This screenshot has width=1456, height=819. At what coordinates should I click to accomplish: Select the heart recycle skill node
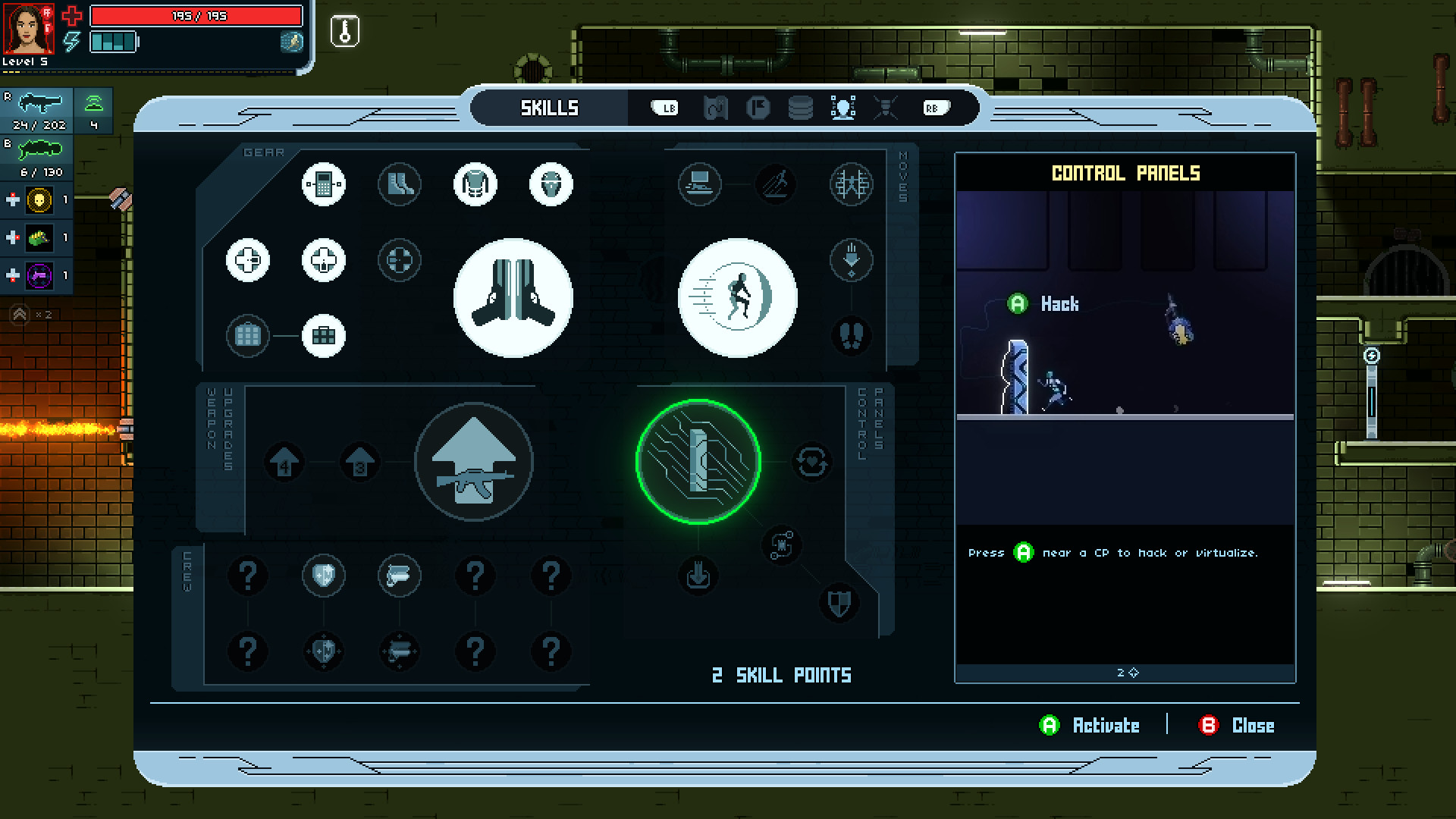click(x=812, y=463)
